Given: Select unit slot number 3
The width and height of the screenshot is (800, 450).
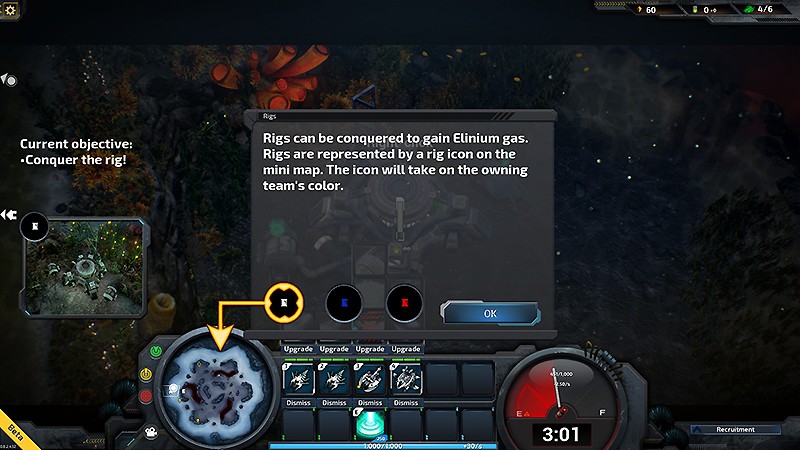Looking at the screenshot, I should tap(370, 379).
